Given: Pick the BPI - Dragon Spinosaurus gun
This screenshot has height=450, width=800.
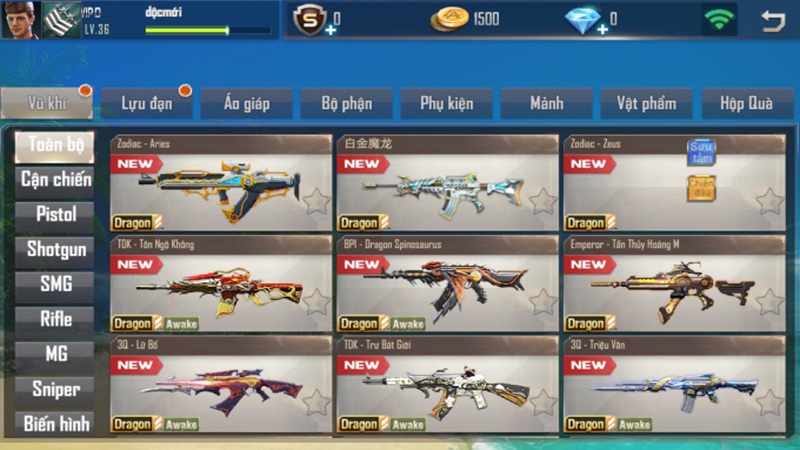Looking at the screenshot, I should tap(446, 285).
